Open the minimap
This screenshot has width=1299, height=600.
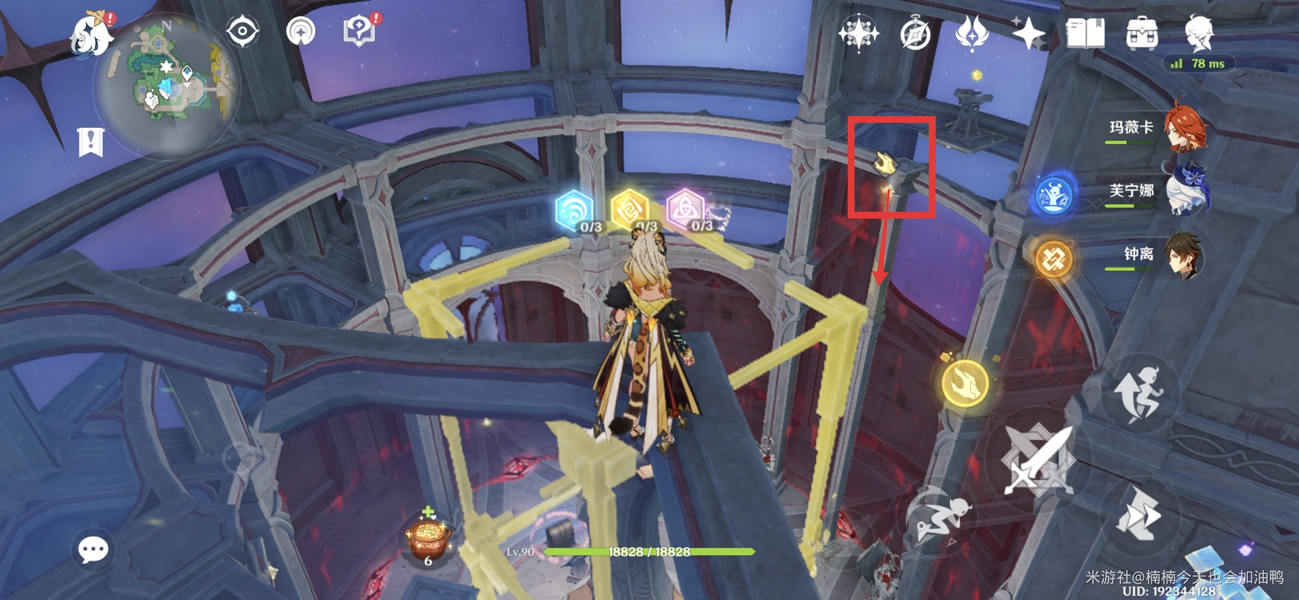(x=166, y=84)
